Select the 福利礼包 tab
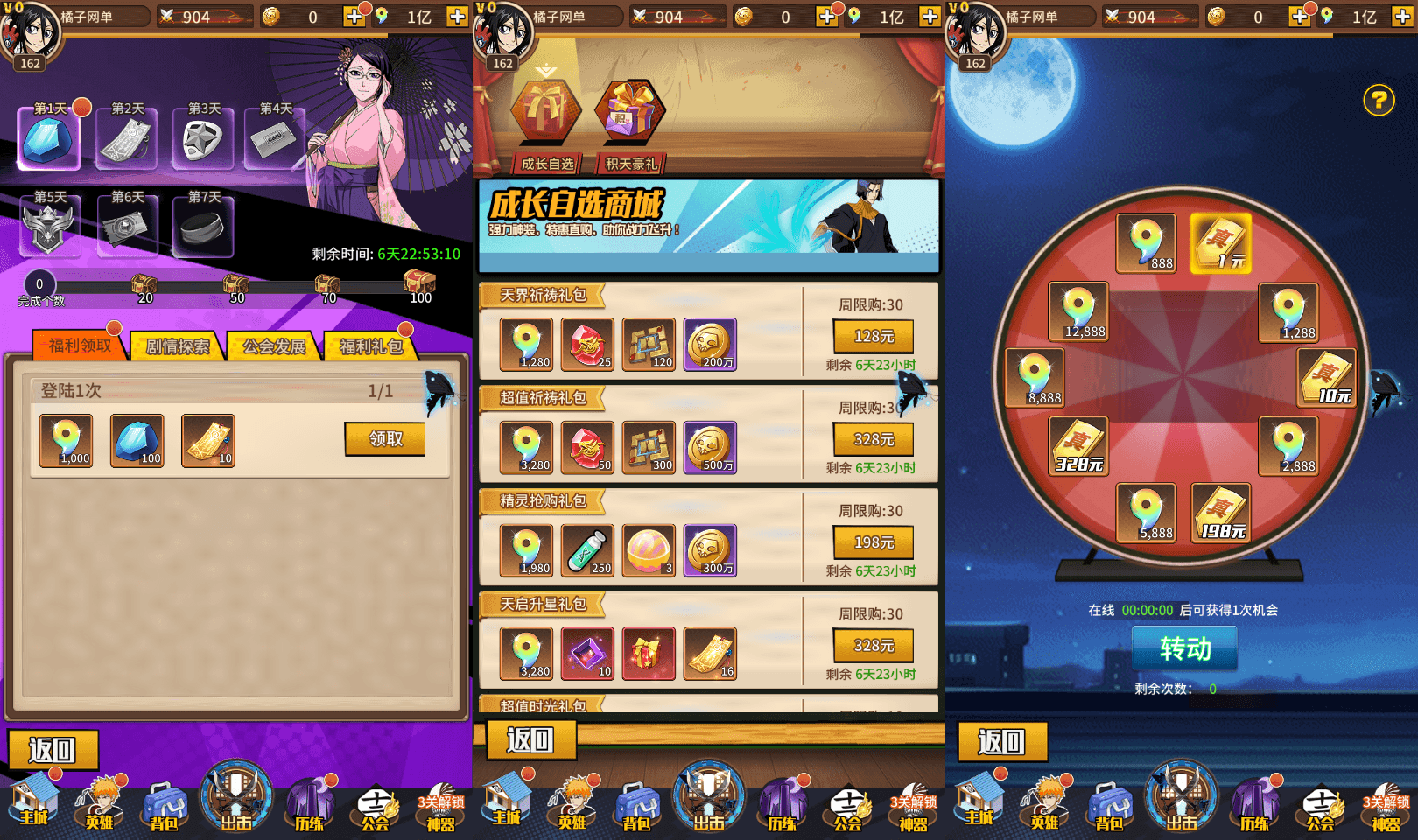 [371, 346]
